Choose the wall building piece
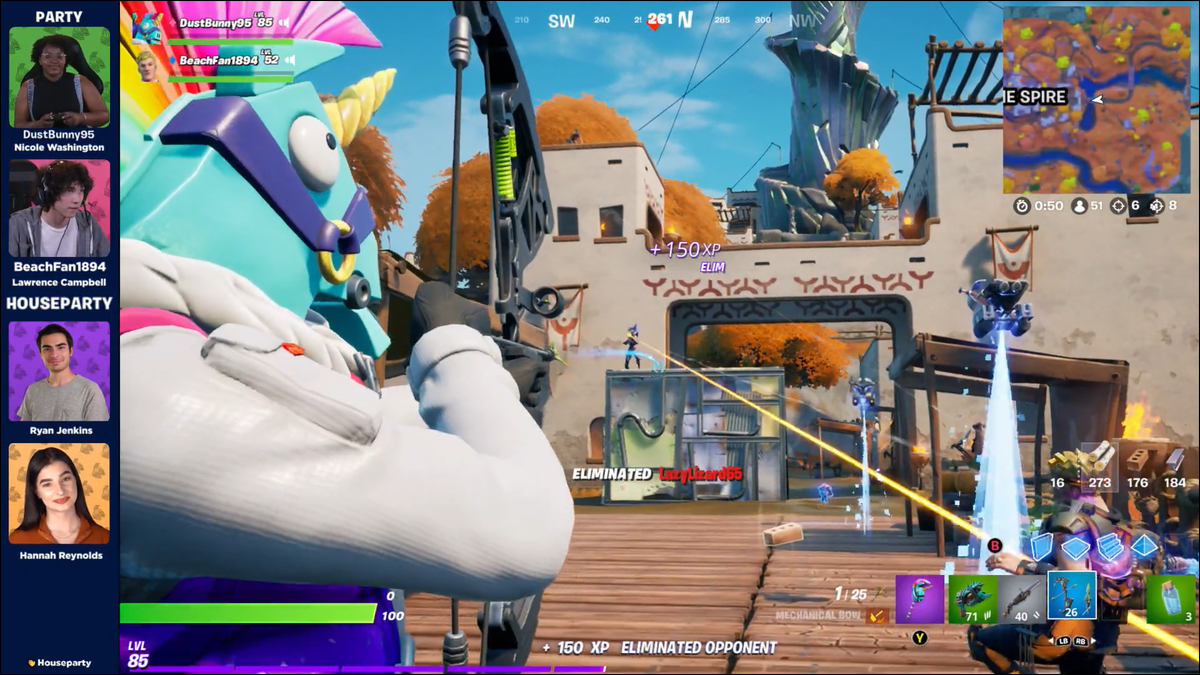This screenshot has height=675, width=1200. pyautogui.click(x=1042, y=546)
